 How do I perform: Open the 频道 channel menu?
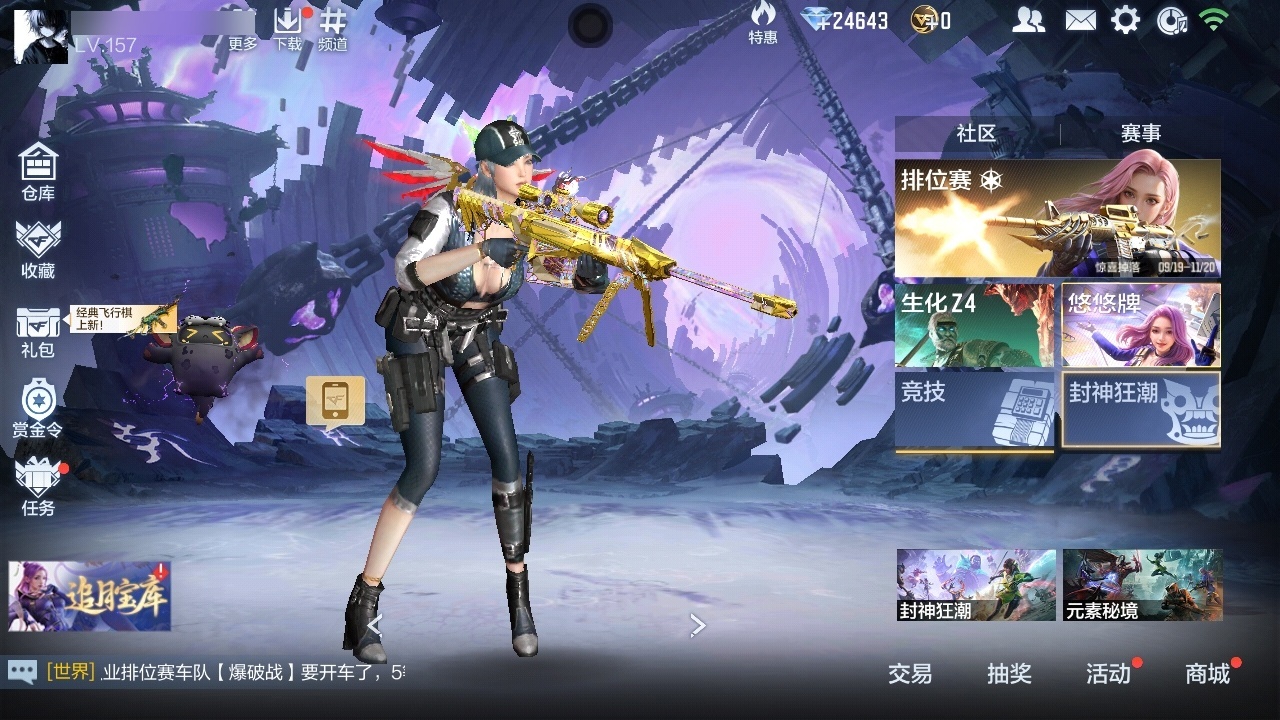[x=333, y=28]
